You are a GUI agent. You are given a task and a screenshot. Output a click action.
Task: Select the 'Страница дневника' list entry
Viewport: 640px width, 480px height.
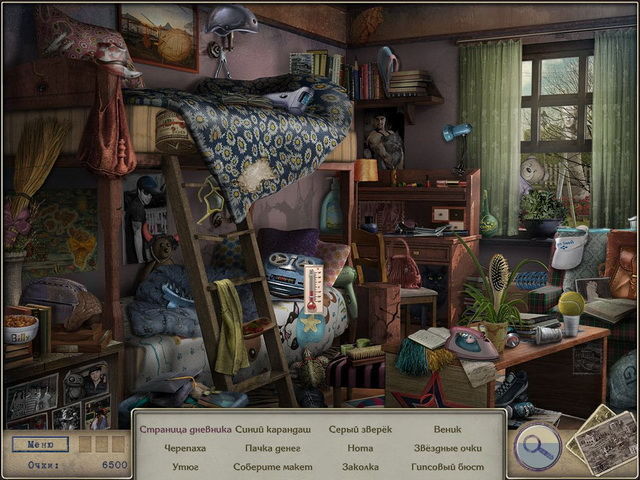point(185,429)
